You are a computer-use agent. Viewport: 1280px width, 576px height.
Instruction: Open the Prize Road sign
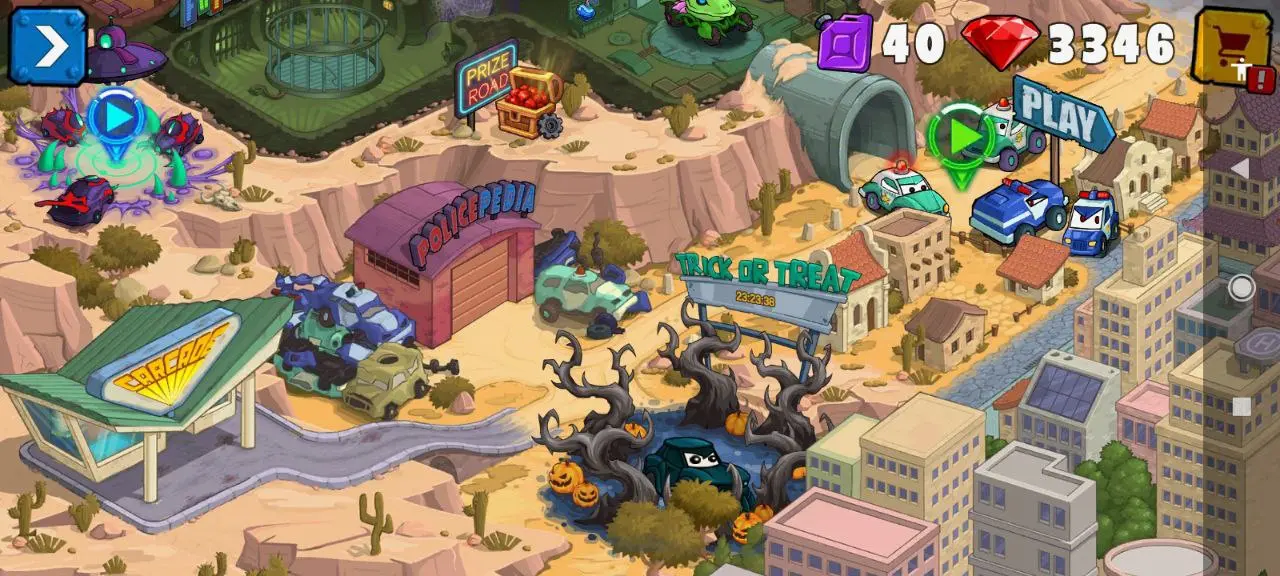(x=485, y=78)
